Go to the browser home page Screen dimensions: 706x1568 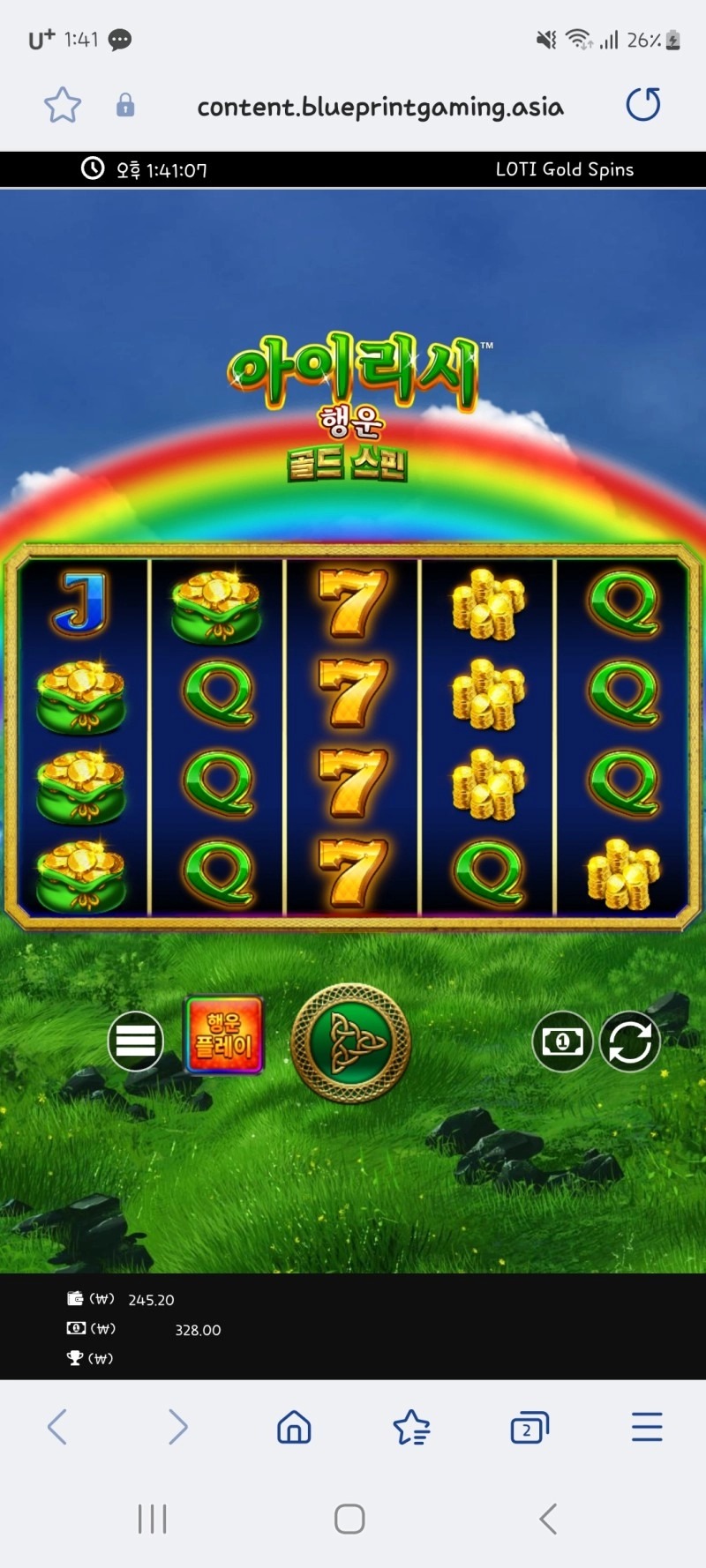(294, 1427)
